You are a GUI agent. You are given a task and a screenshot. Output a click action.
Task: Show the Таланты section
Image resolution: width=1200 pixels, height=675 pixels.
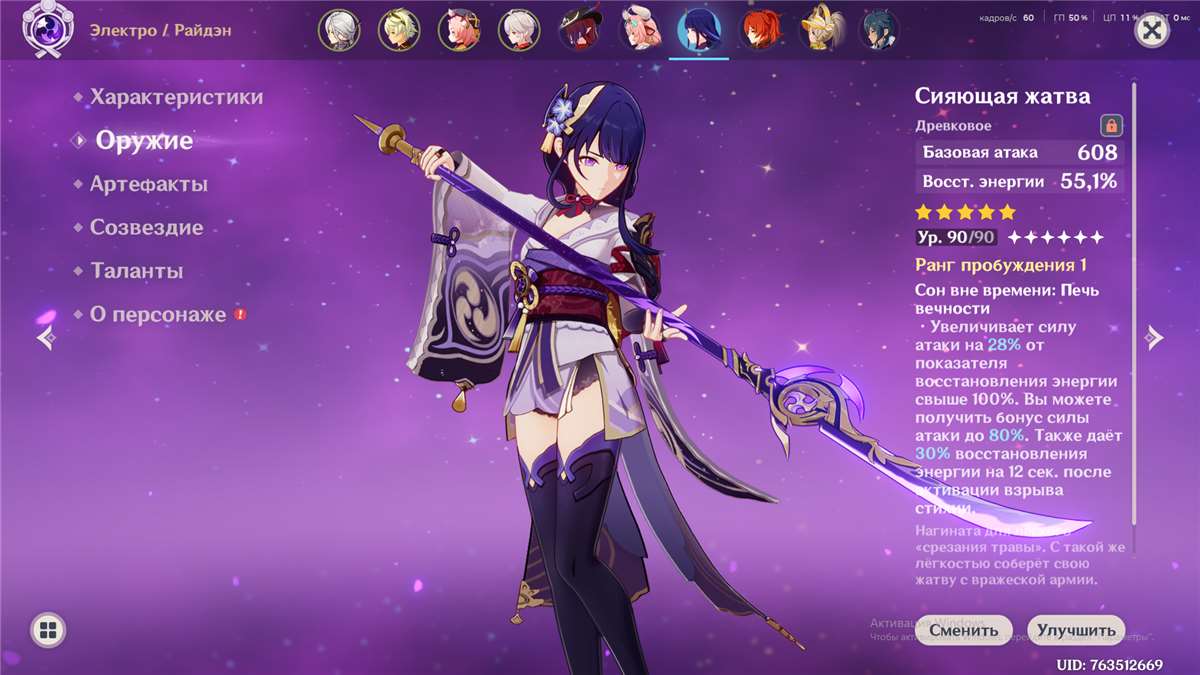pos(136,271)
